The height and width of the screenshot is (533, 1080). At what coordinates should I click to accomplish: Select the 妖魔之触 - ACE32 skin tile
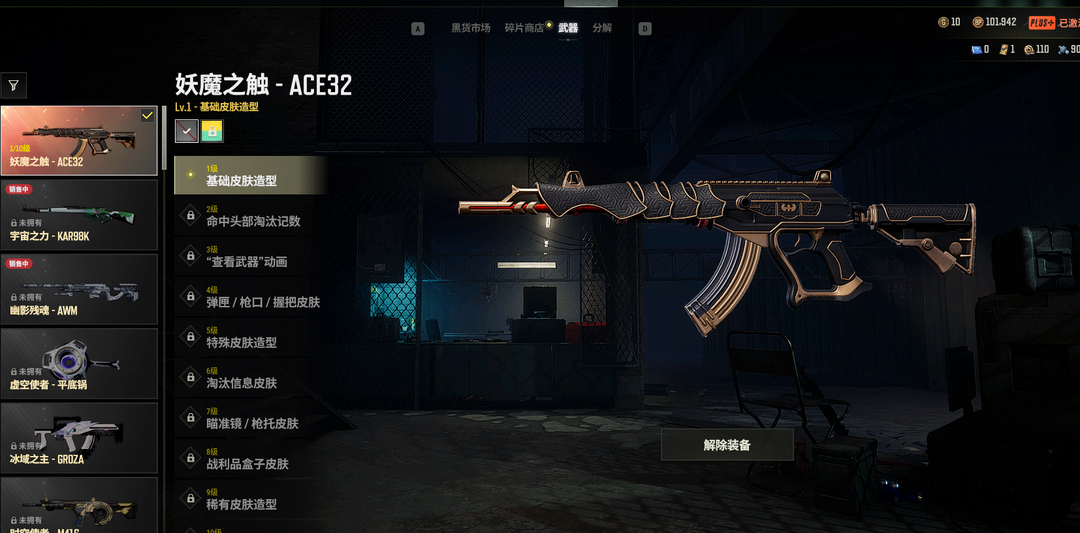point(79,140)
